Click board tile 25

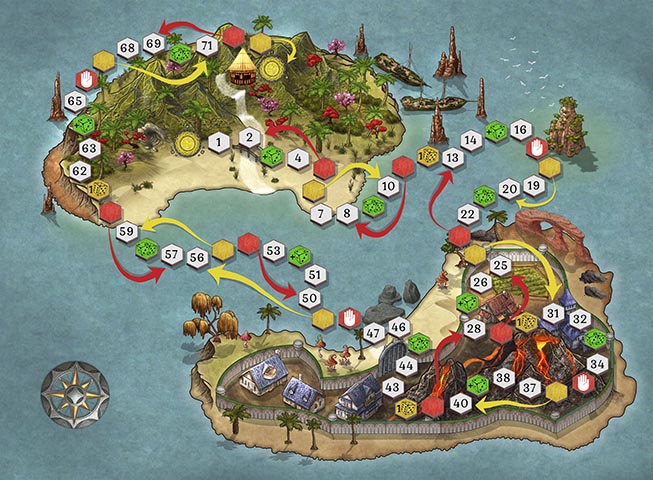[x=500, y=265]
